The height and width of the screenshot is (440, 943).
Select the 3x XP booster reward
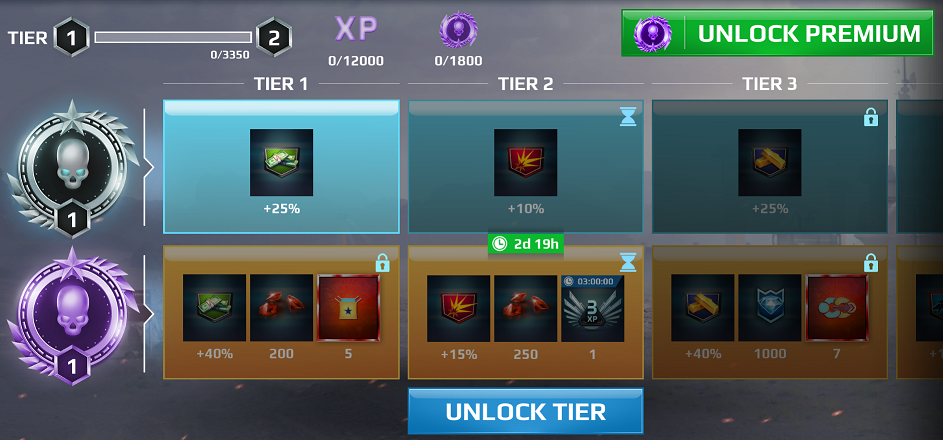592,307
